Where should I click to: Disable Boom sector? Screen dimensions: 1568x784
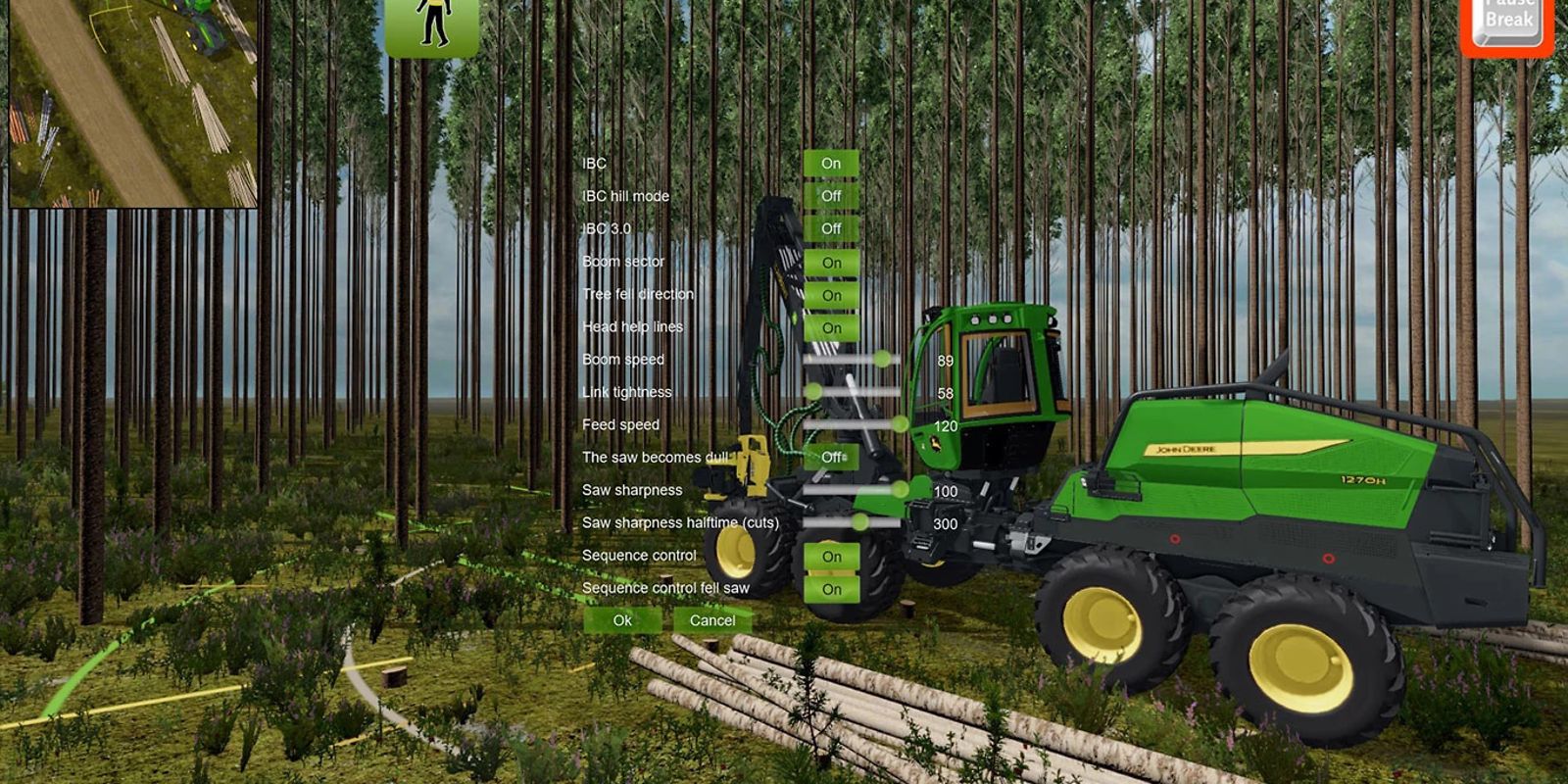[x=832, y=261]
